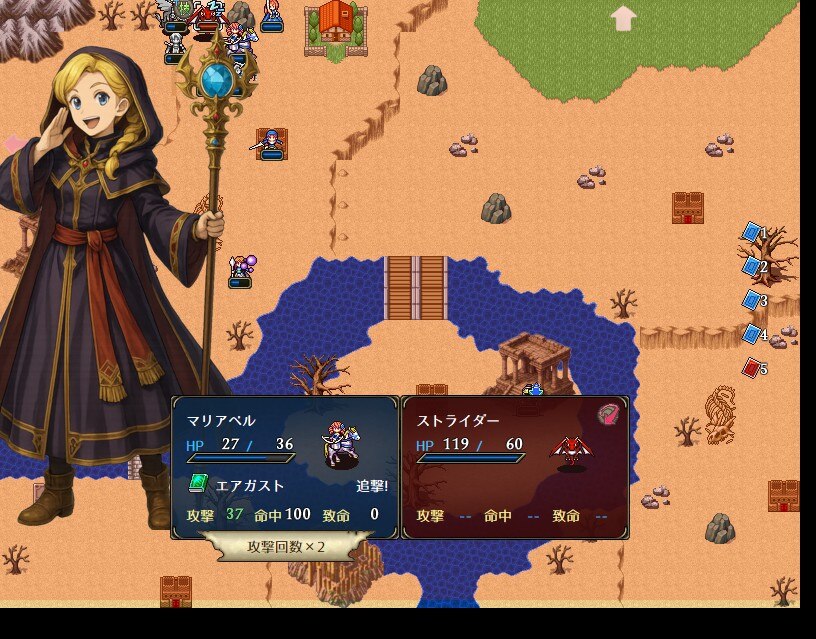This screenshot has width=816, height=639.
Task: Pick the blue marker numbered 4
Action: 752,334
